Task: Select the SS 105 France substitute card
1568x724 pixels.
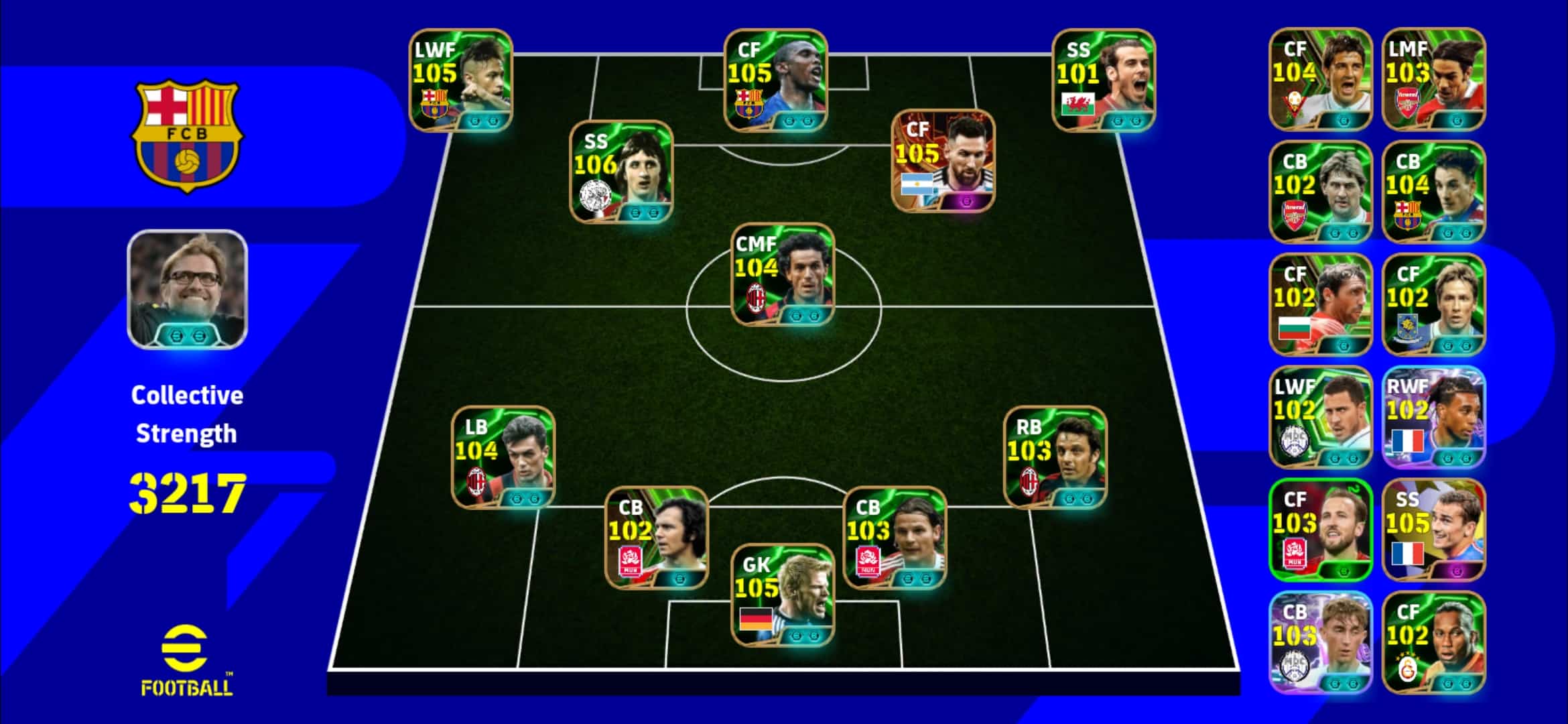Action: 1433,530
